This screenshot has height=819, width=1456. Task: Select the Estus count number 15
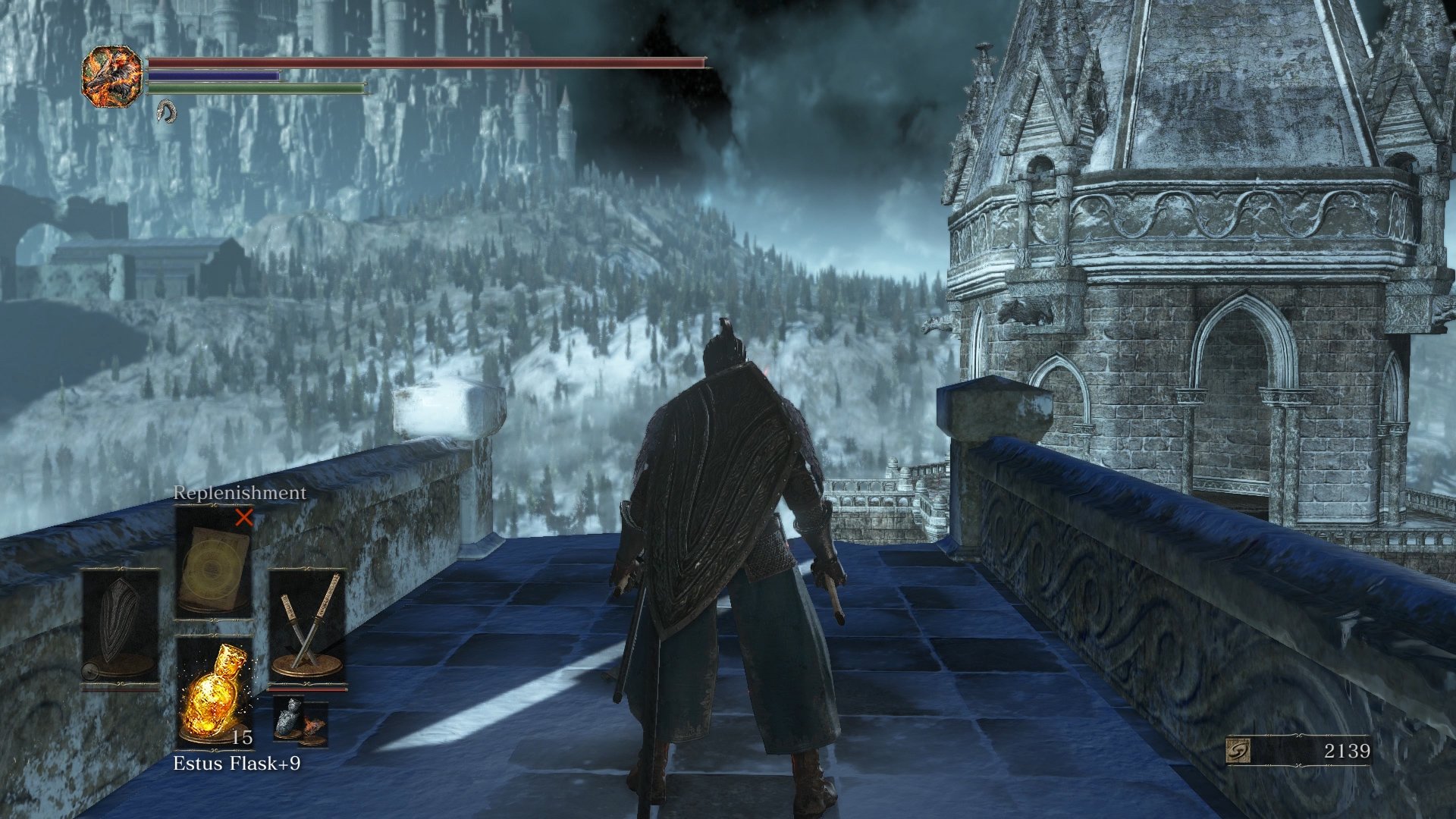(x=242, y=737)
